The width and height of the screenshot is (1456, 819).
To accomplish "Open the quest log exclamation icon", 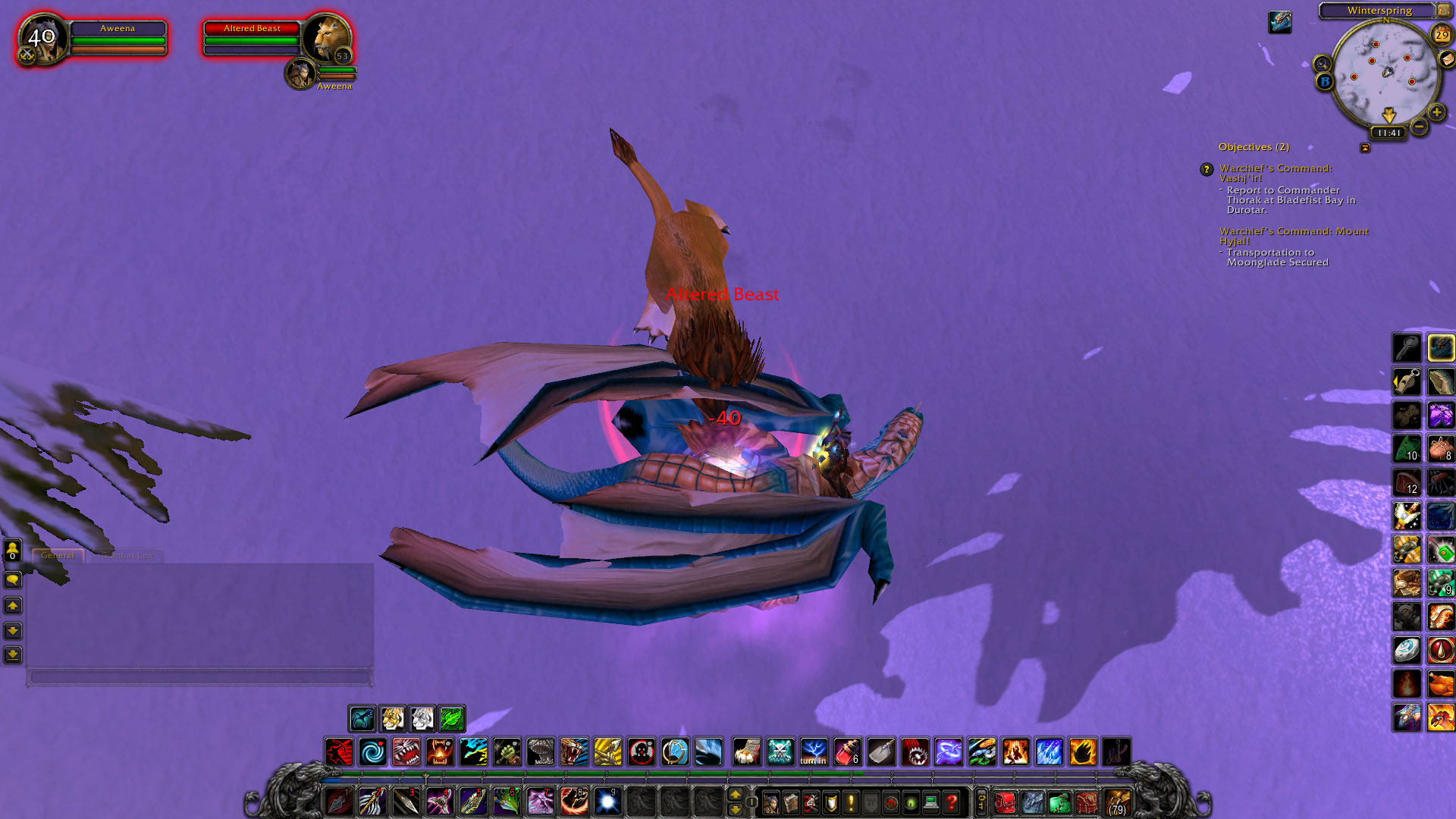I will click(x=850, y=802).
